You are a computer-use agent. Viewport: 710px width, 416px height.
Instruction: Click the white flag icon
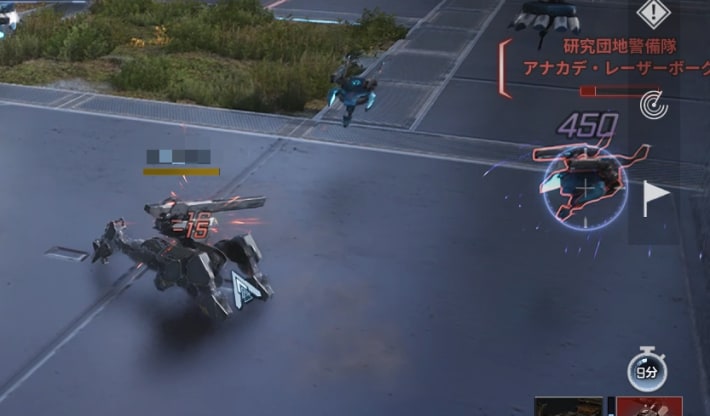(x=655, y=197)
